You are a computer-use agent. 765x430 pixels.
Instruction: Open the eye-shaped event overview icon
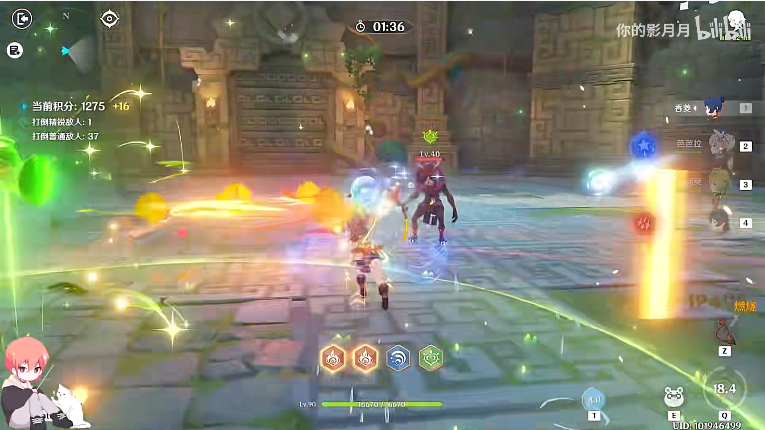click(109, 18)
